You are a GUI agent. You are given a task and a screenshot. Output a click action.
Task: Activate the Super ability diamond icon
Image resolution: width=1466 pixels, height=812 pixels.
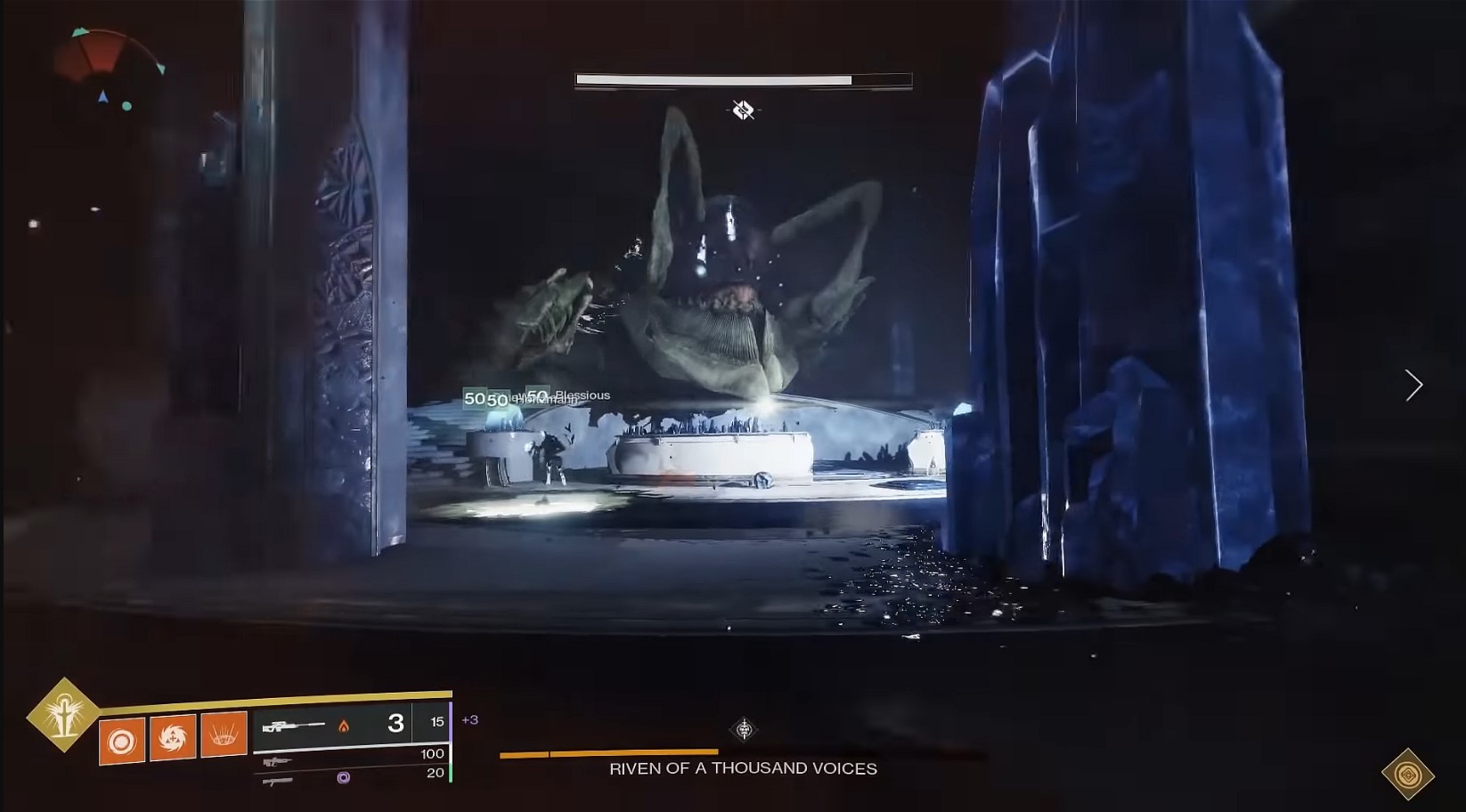(x=62, y=714)
